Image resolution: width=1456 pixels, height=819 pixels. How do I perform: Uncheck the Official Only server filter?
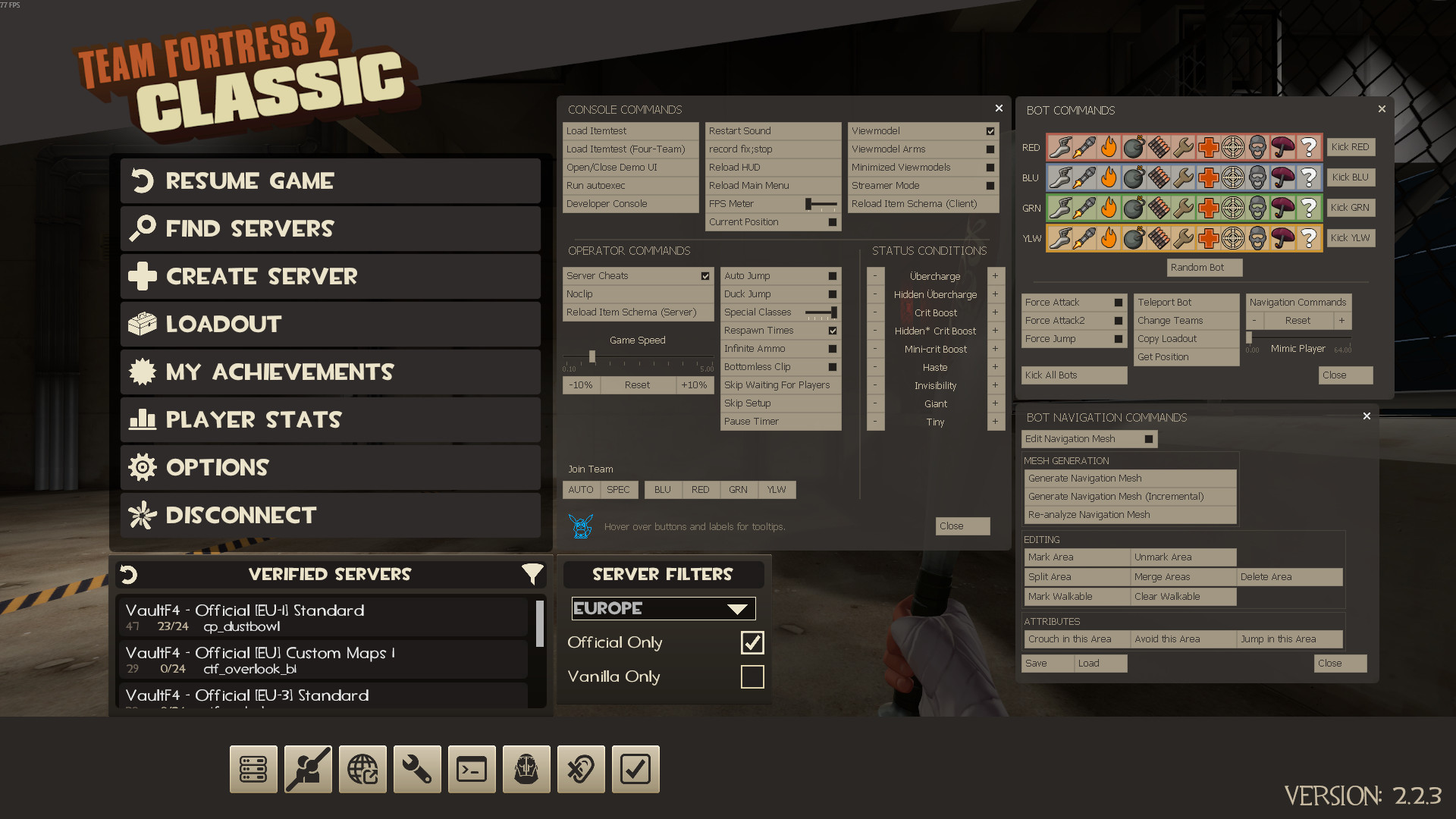(752, 642)
